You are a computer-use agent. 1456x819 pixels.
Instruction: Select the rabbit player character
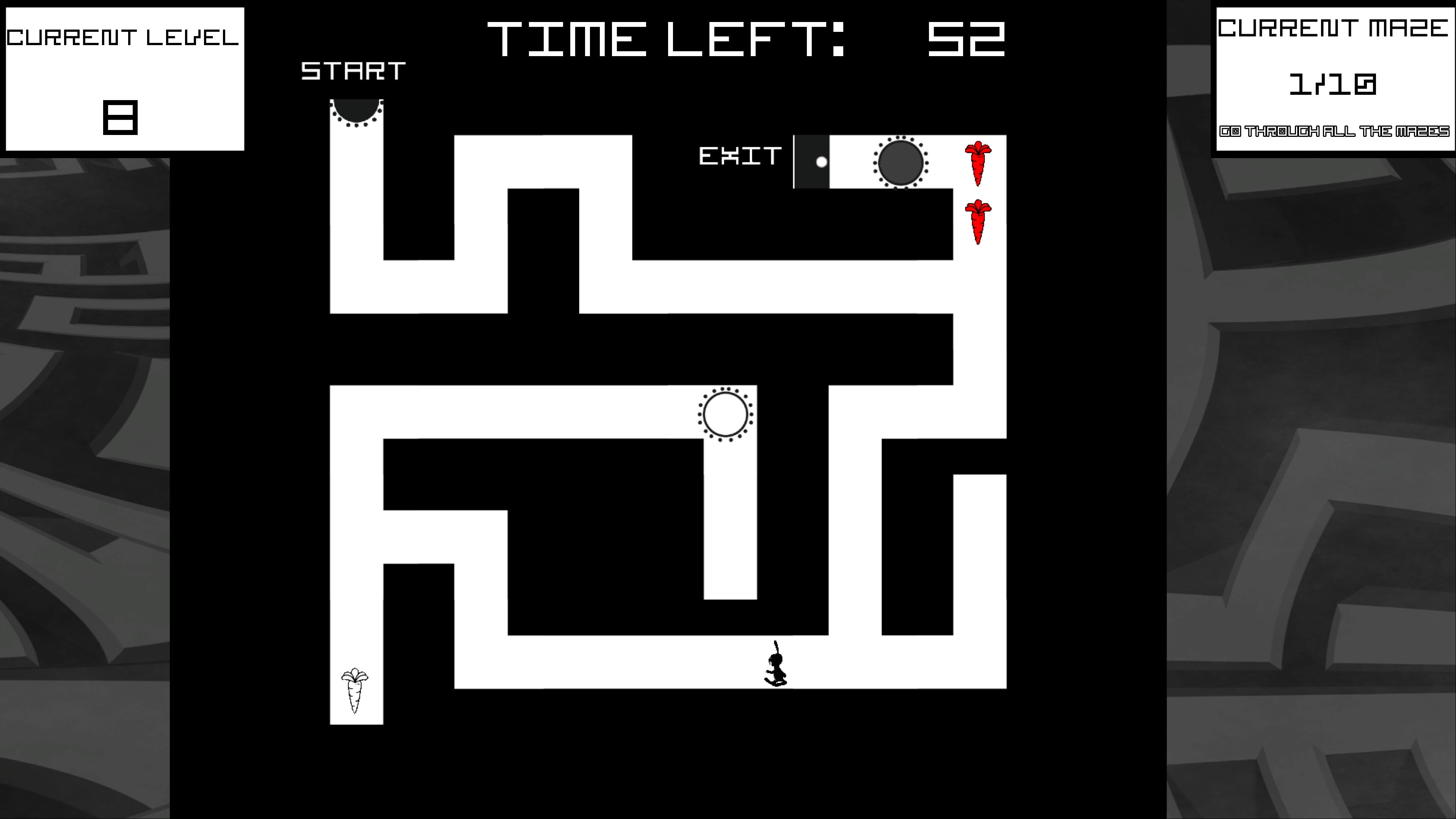pos(777,666)
